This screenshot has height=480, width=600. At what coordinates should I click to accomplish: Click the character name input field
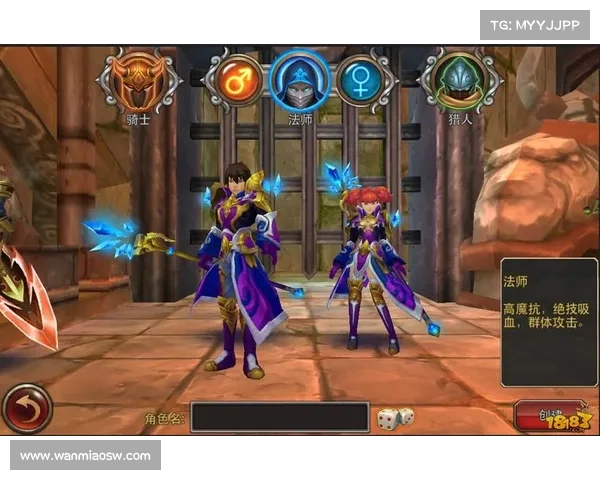pos(280,417)
